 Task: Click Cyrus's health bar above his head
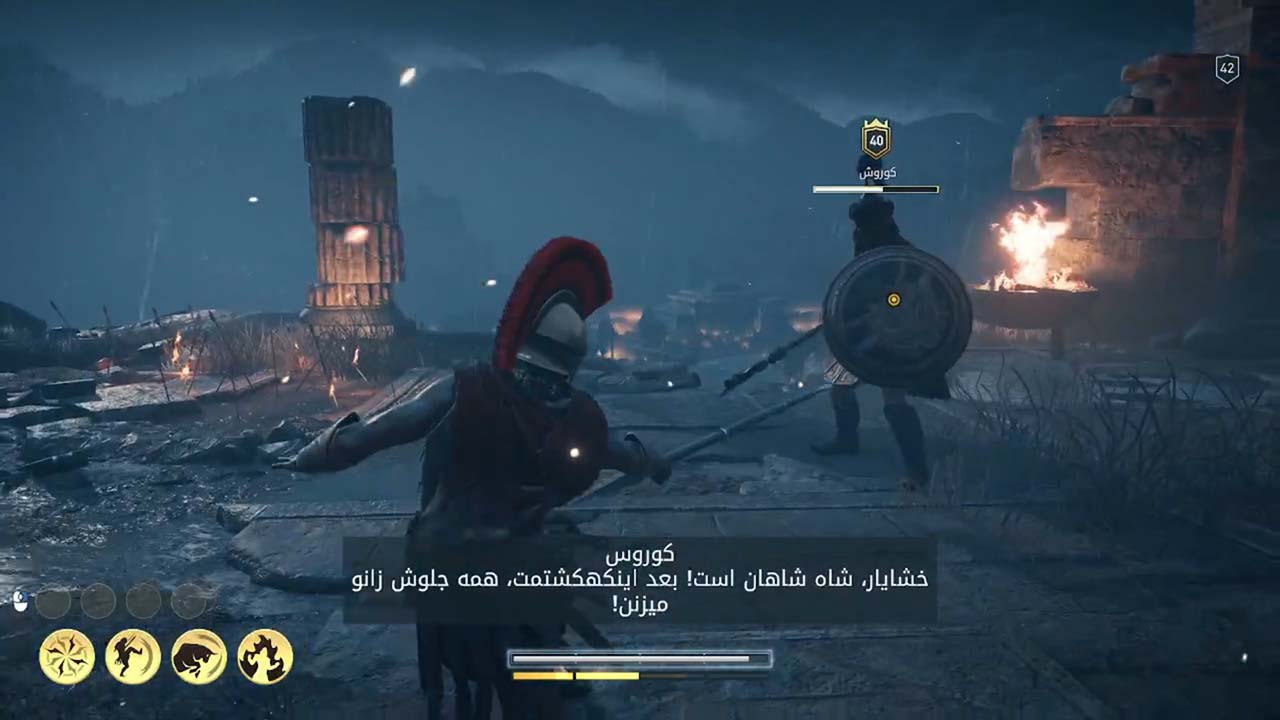876,189
